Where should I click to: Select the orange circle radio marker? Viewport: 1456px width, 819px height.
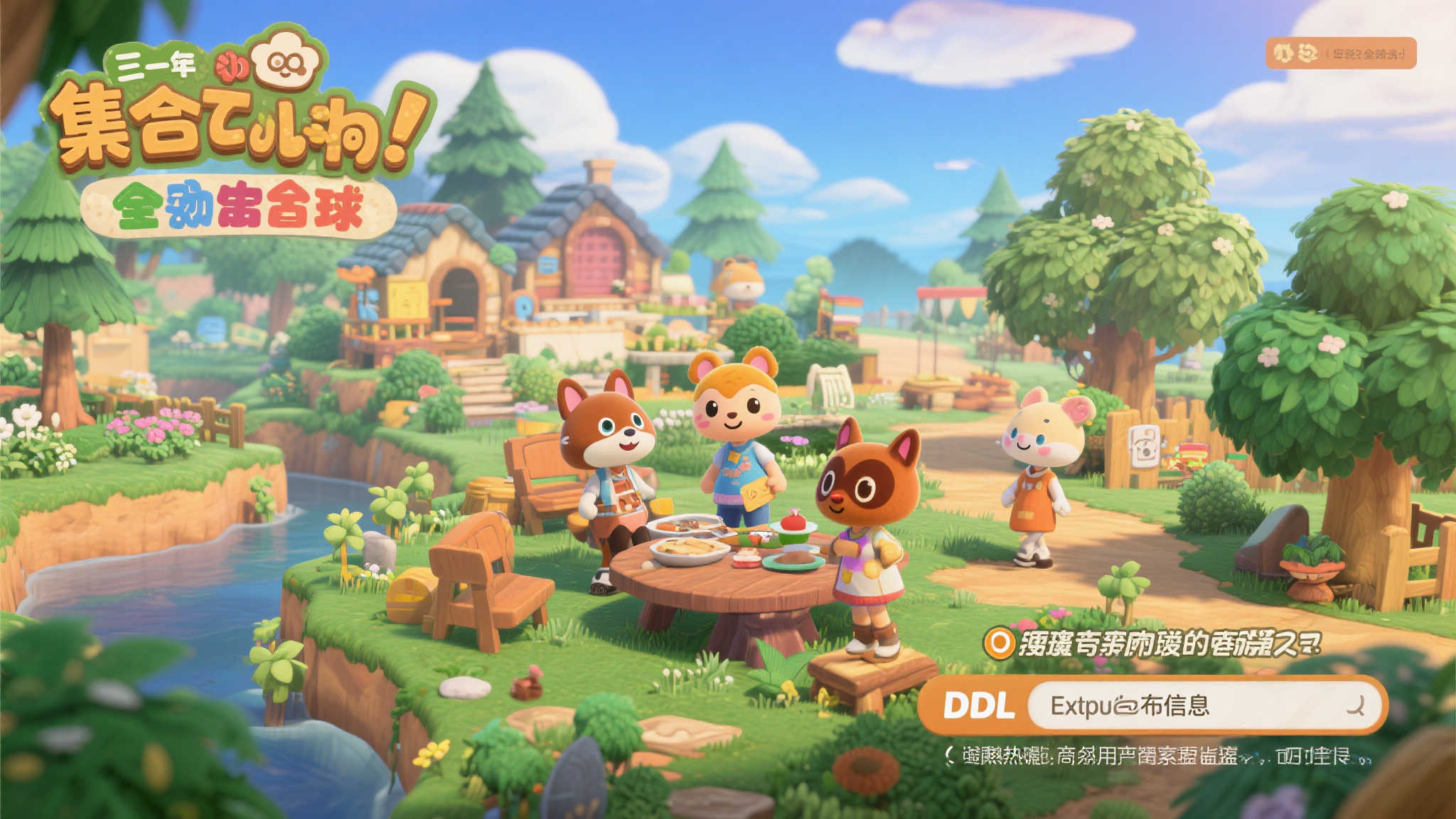(x=999, y=643)
